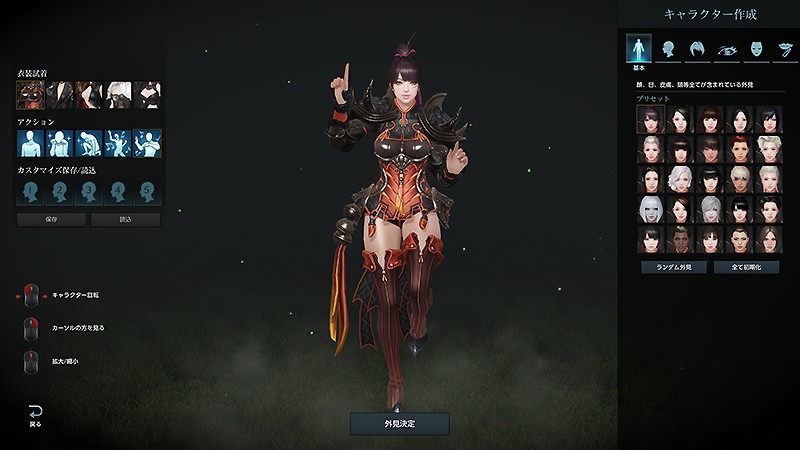Choose the kneeling pose action

click(90, 143)
